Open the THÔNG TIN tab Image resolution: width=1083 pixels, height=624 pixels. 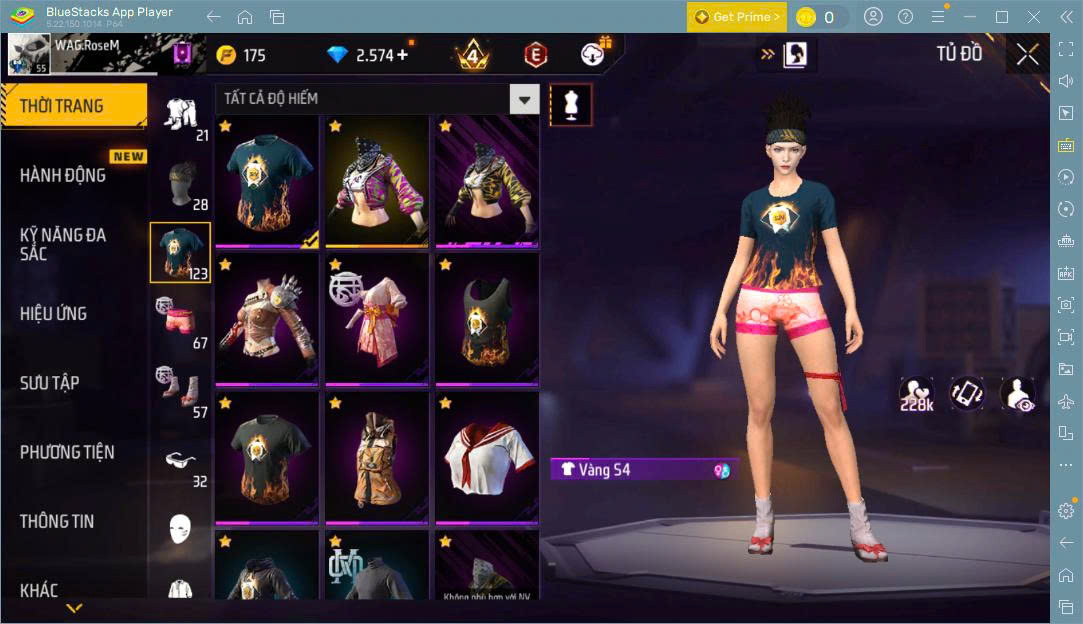click(57, 521)
